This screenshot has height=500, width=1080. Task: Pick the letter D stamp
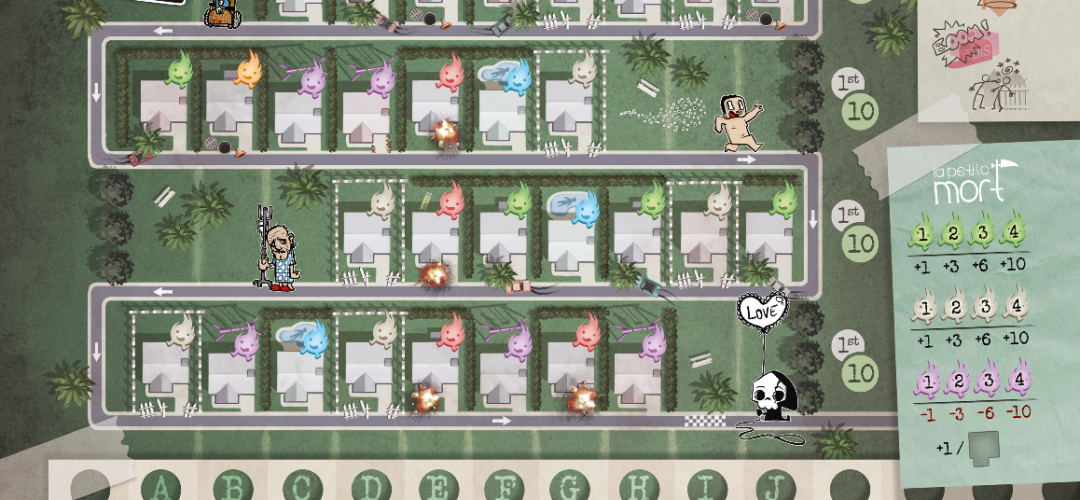(371, 487)
